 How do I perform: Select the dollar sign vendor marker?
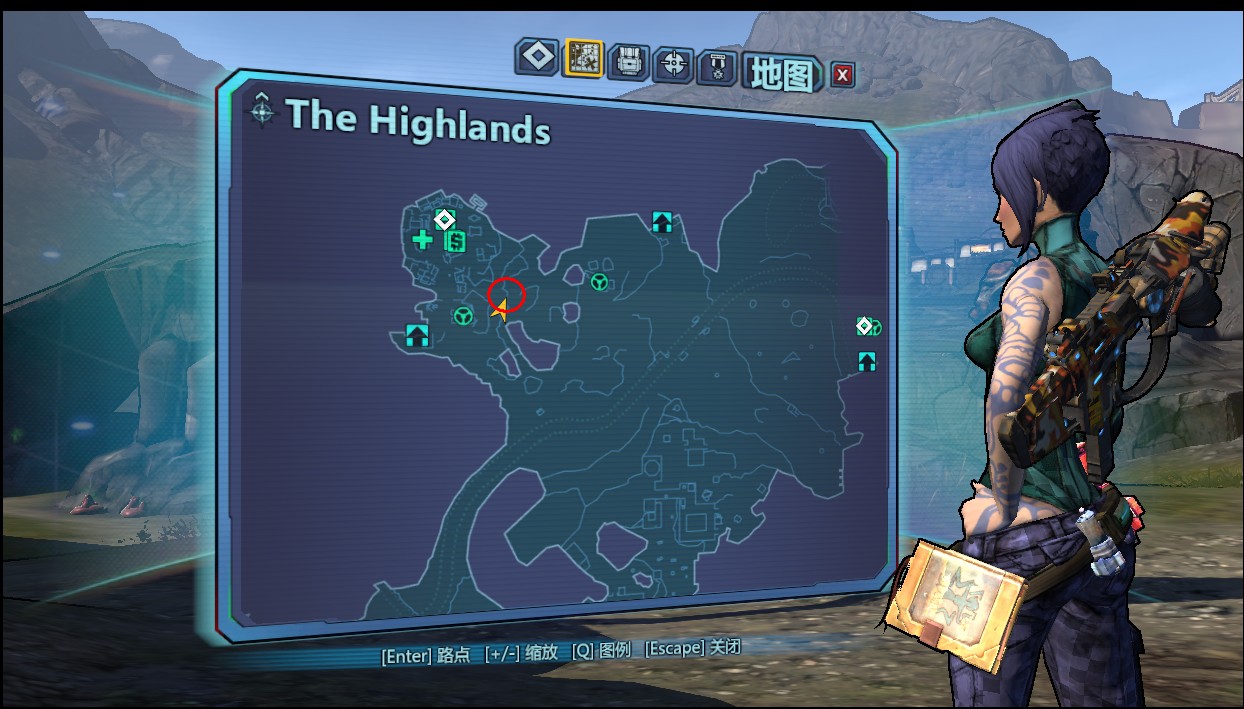tap(455, 241)
